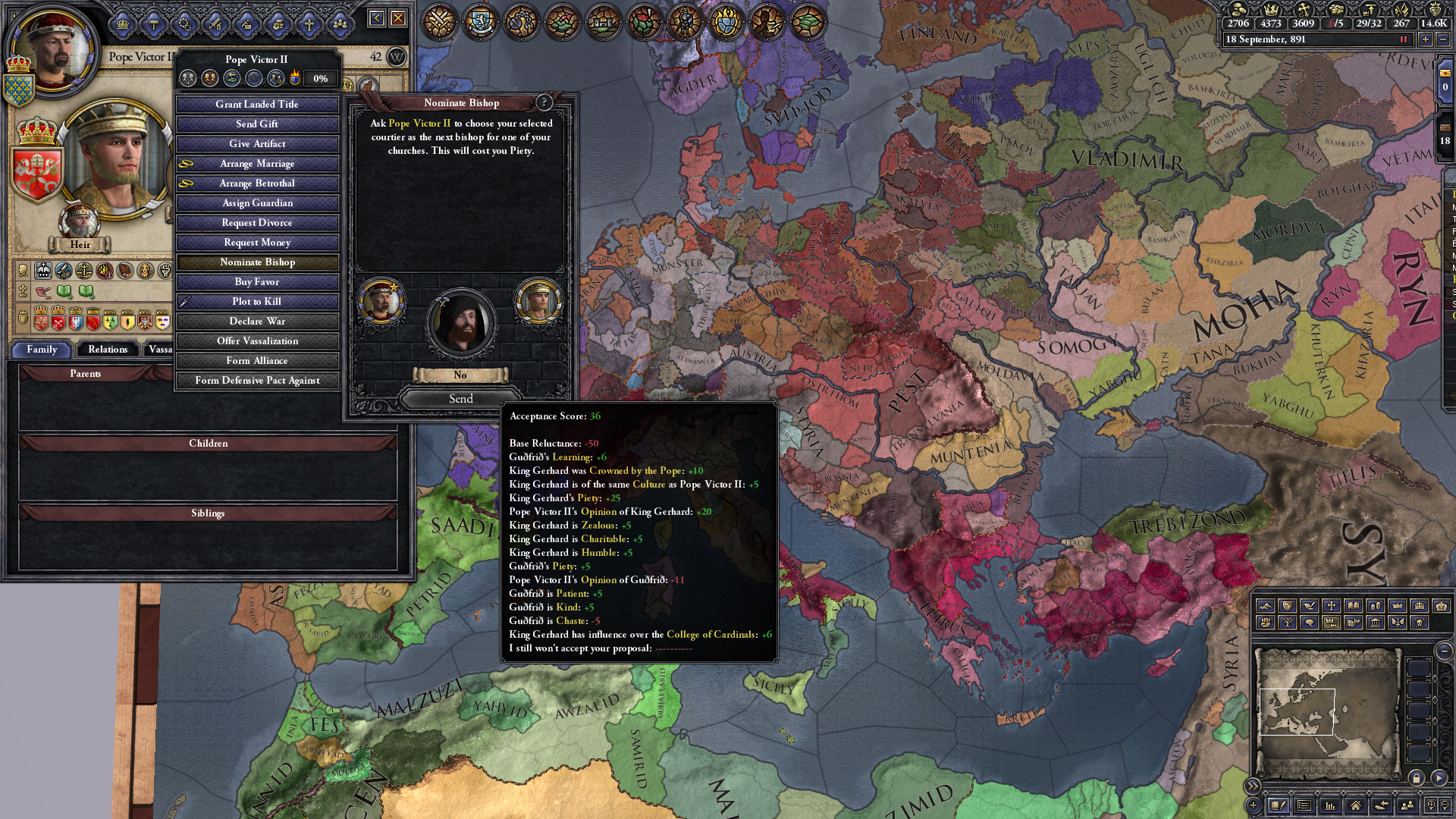This screenshot has width=1456, height=819.
Task: Expand the Parents section in the Family panel
Action: (x=86, y=373)
